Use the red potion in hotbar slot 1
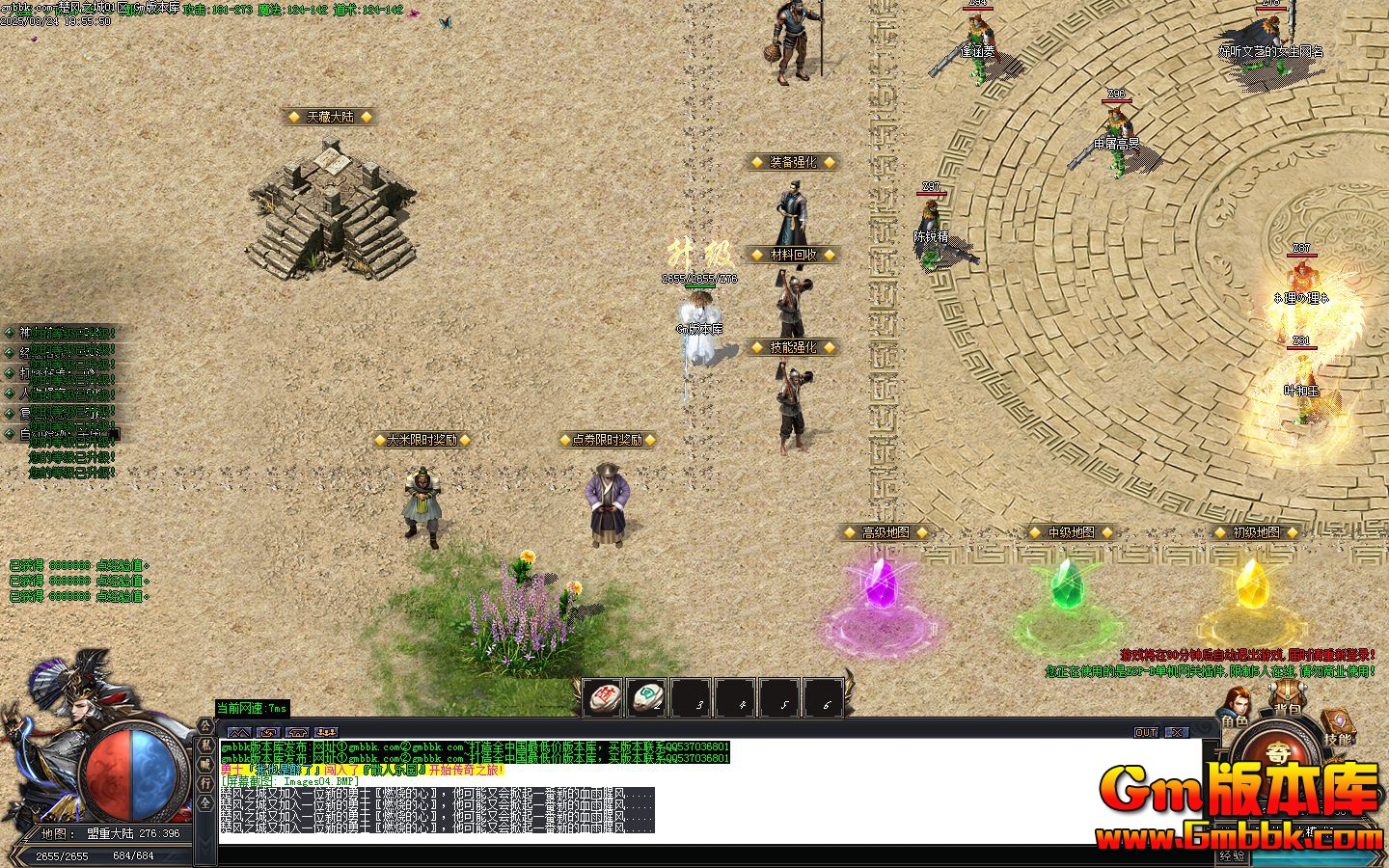Image resolution: width=1389 pixels, height=868 pixels. click(x=602, y=696)
